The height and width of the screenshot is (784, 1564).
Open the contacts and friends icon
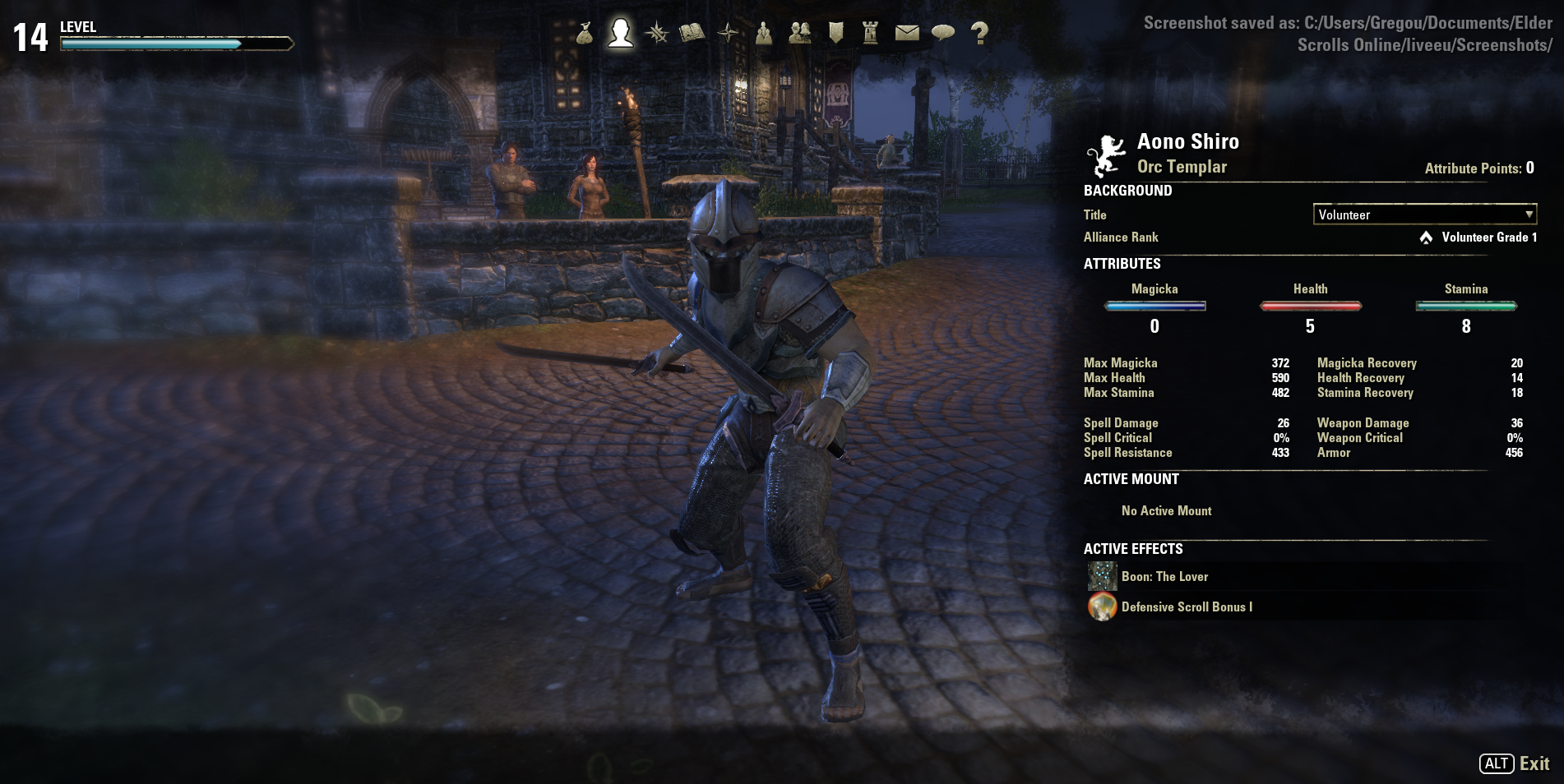coord(799,33)
